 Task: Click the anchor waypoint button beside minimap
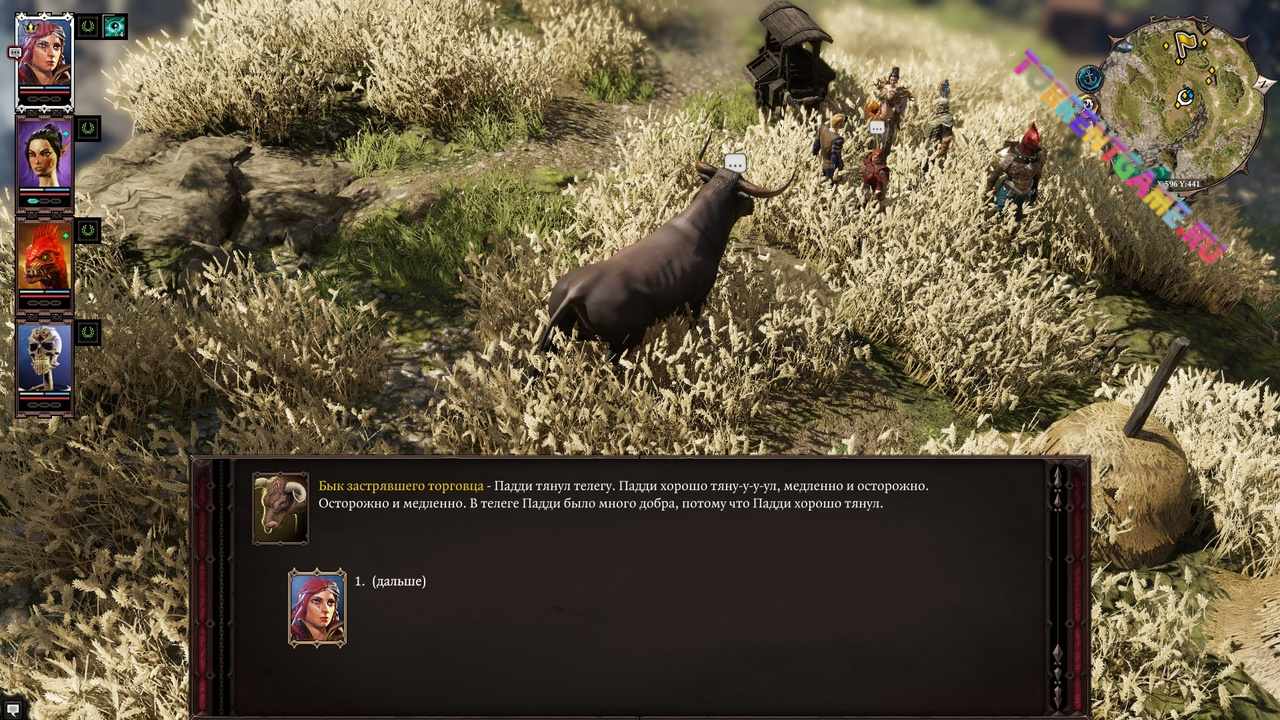click(x=1089, y=78)
